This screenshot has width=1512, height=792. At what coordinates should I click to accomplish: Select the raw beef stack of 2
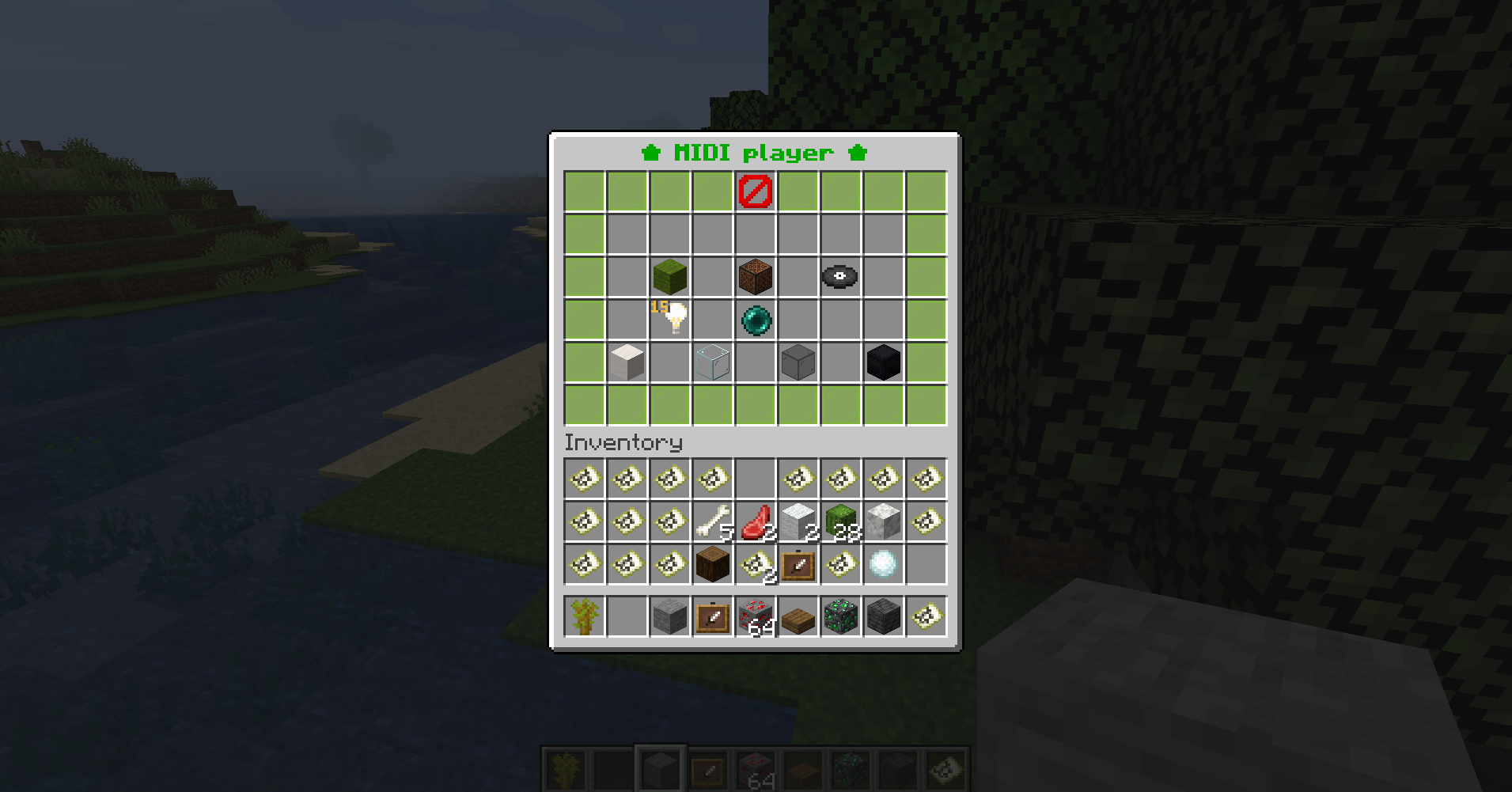756,521
